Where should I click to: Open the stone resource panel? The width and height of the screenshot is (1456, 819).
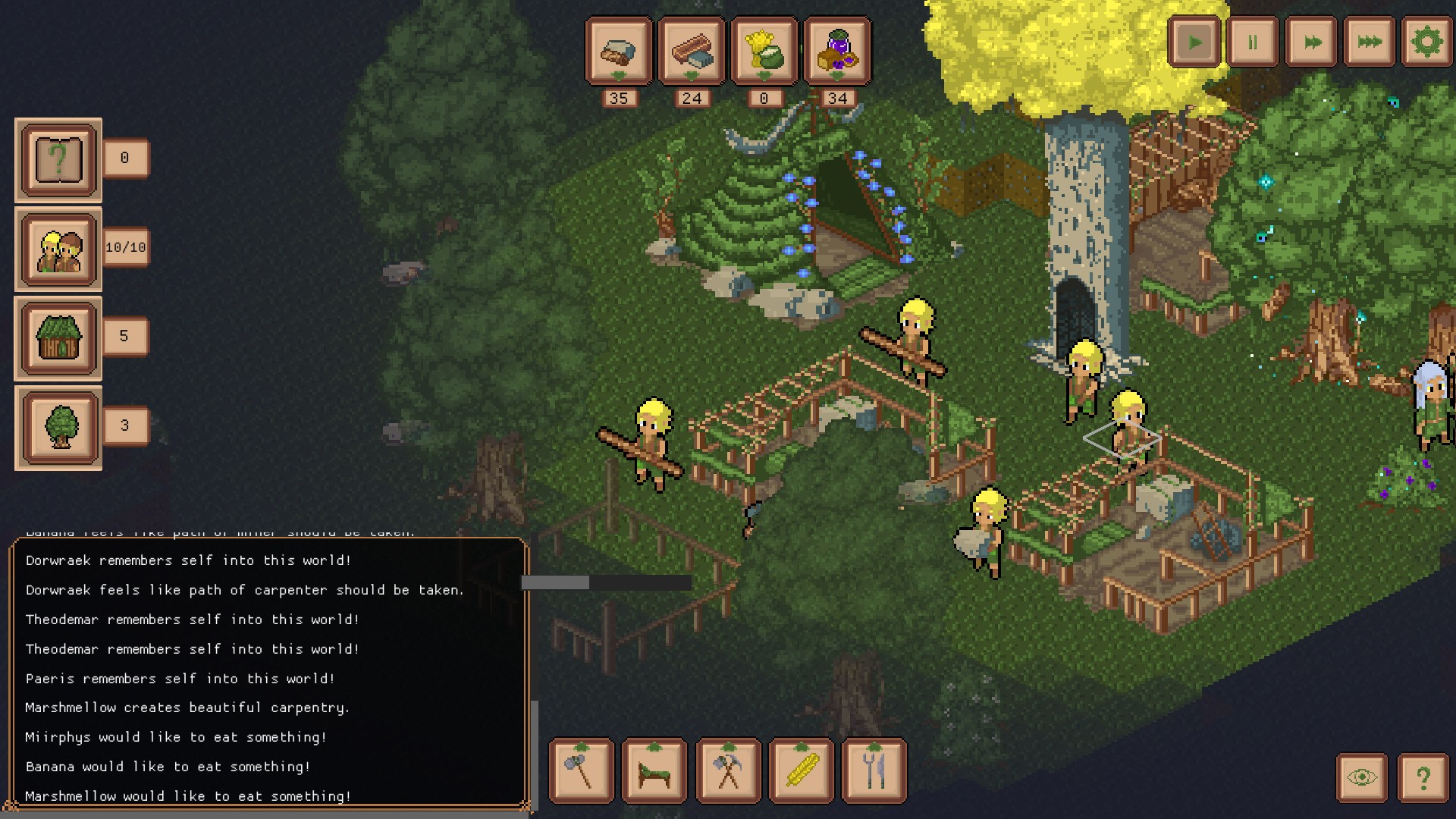619,51
